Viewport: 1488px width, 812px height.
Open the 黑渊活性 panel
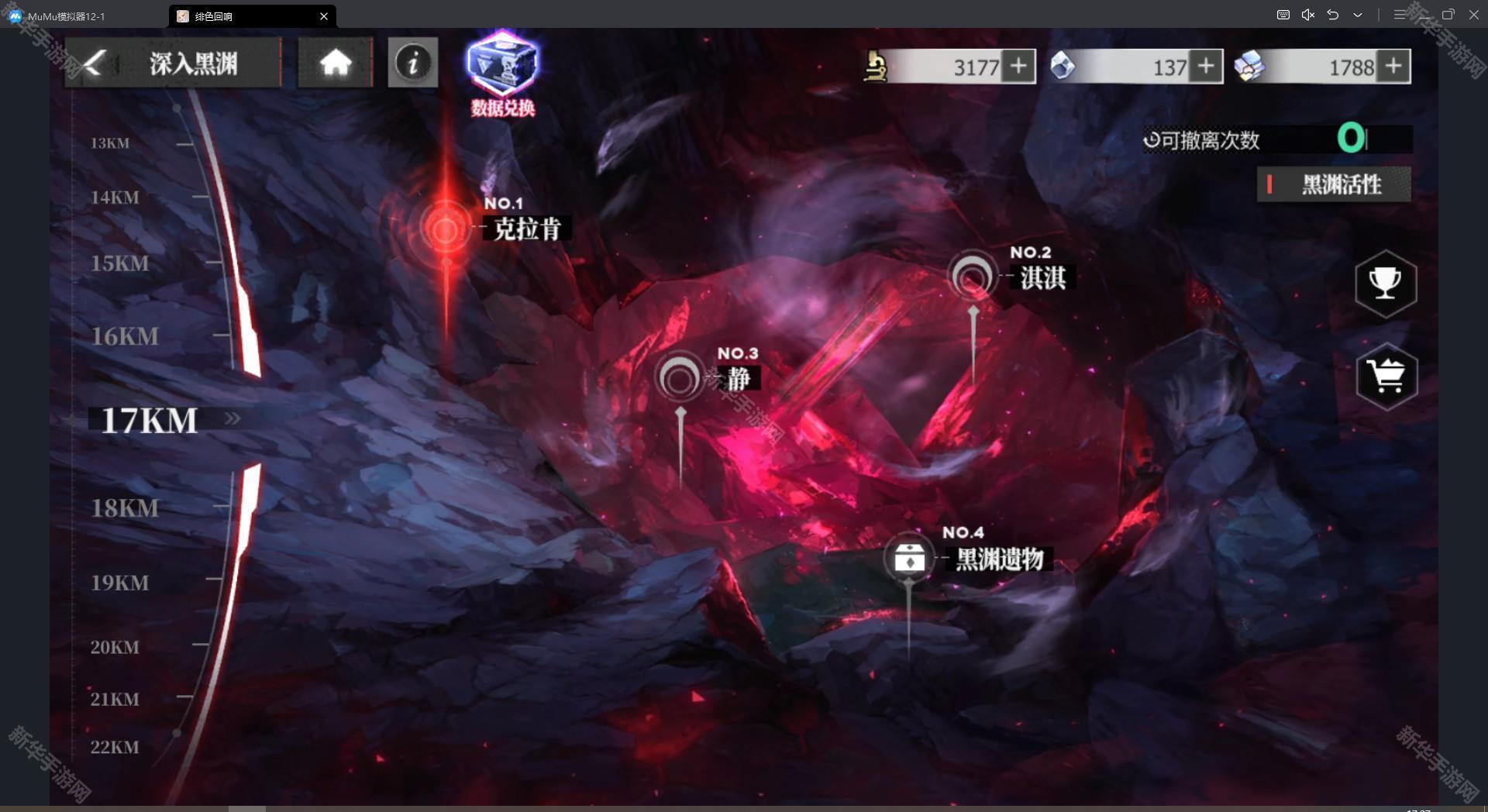pos(1334,184)
